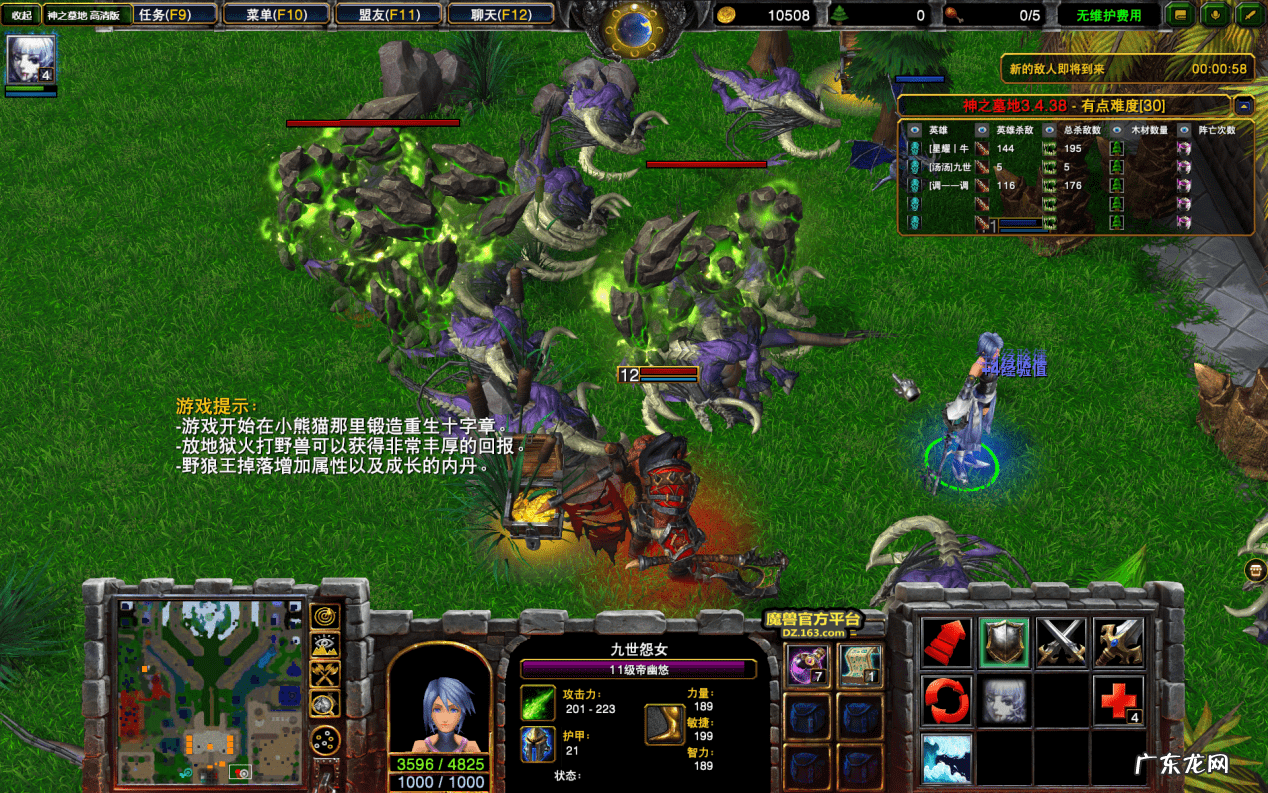The image size is (1268, 793).
Task: Choose the crossed swords attack command
Action: coord(1061,642)
